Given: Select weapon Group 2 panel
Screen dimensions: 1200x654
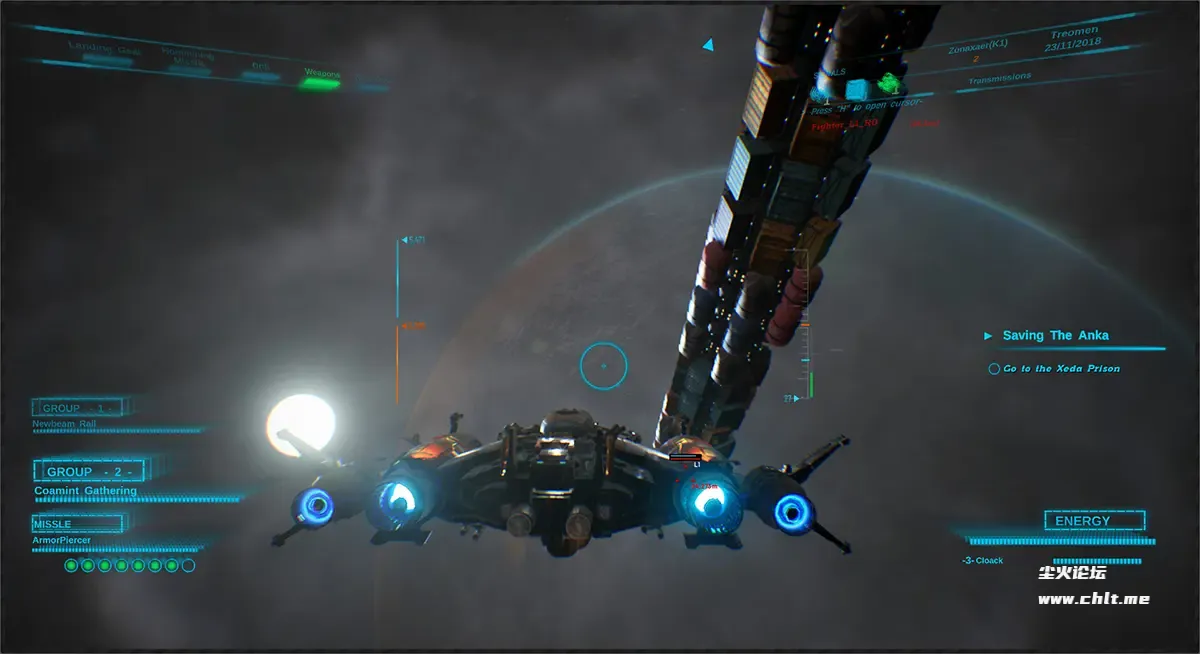Looking at the screenshot, I should tap(89, 471).
